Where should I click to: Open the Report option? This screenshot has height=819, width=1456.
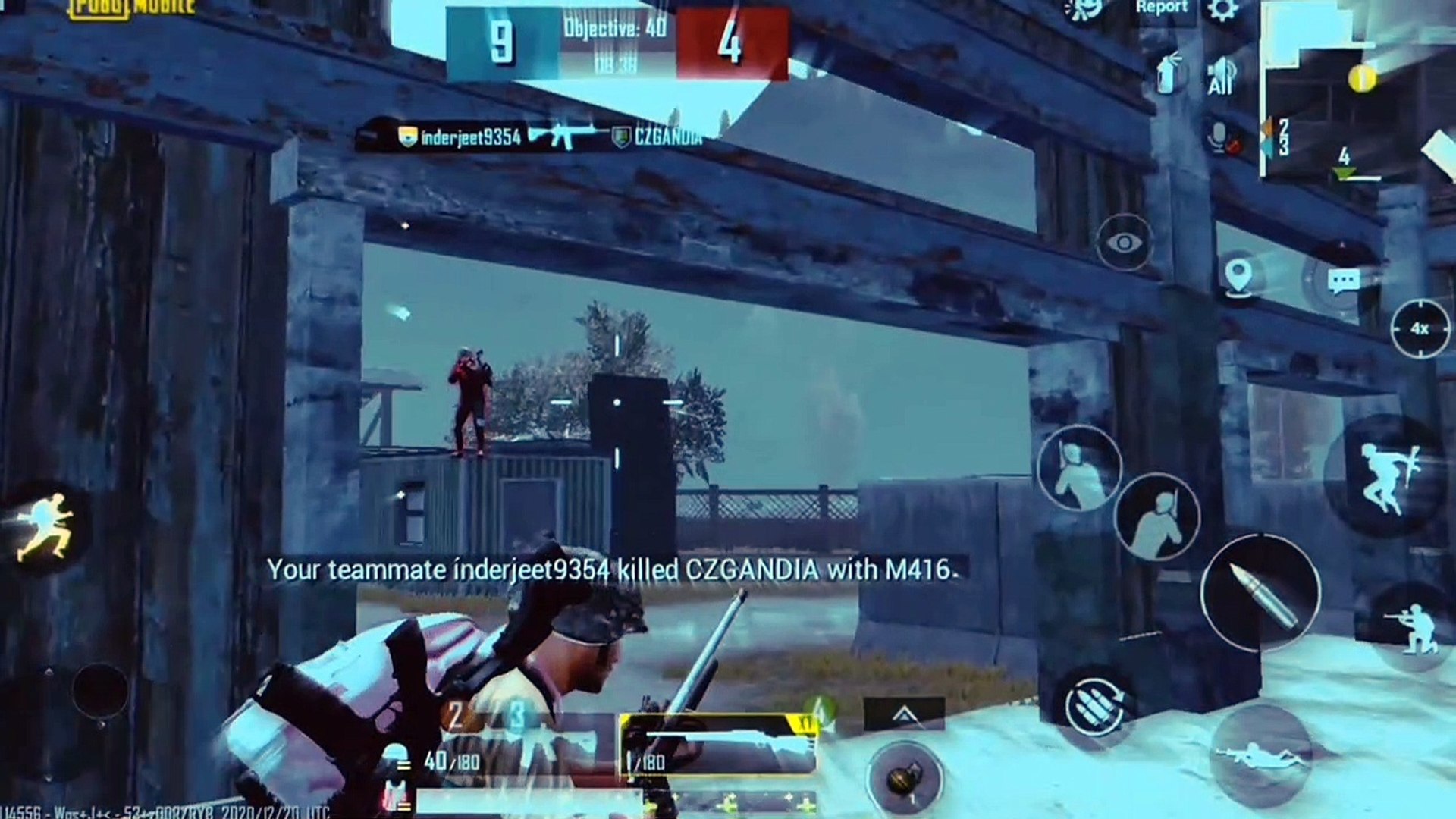point(1161,9)
